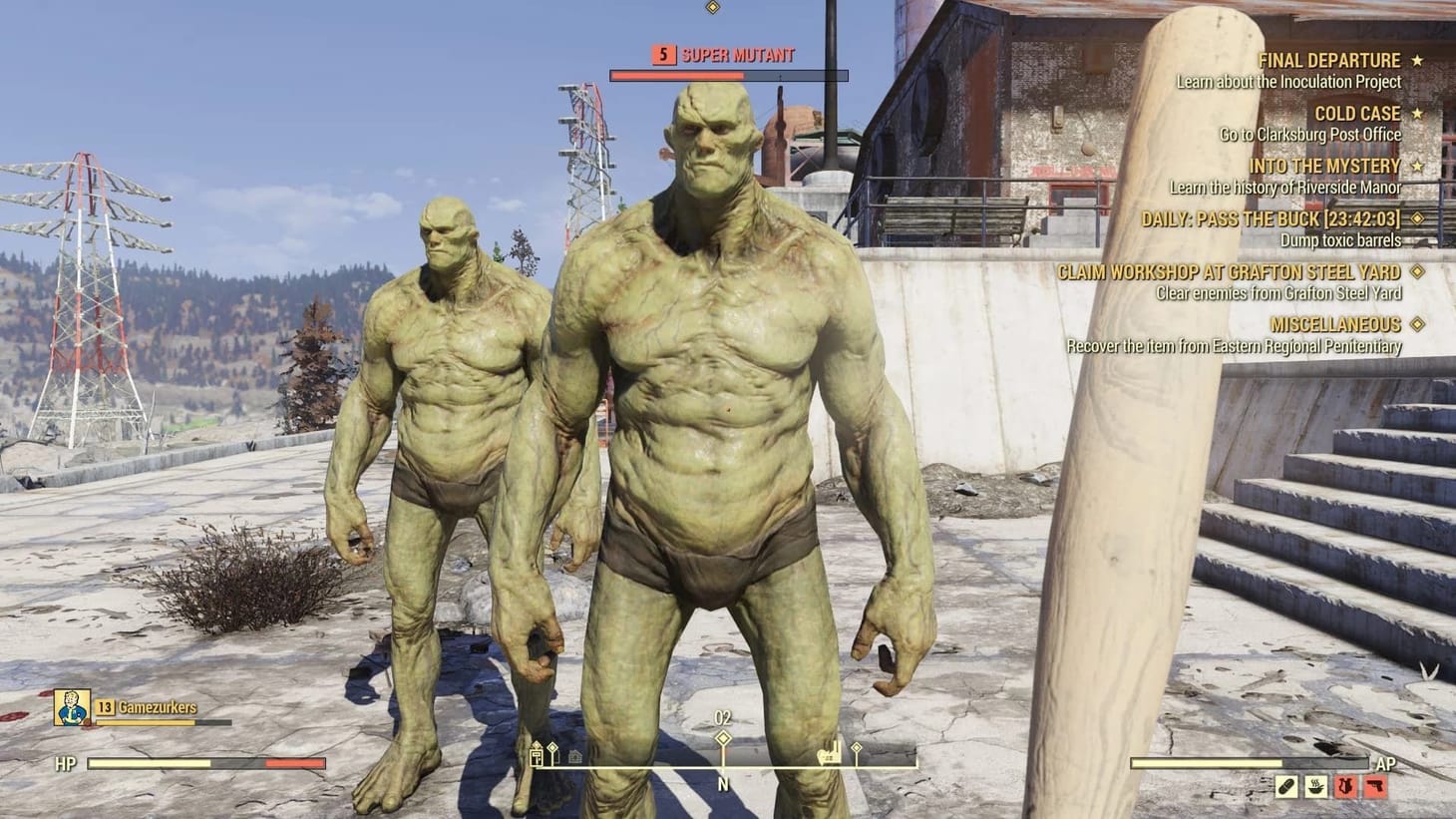Viewport: 1456px width, 819px height.
Task: Select the SUPER MUTANT enemy nameplate
Action: pos(736,56)
